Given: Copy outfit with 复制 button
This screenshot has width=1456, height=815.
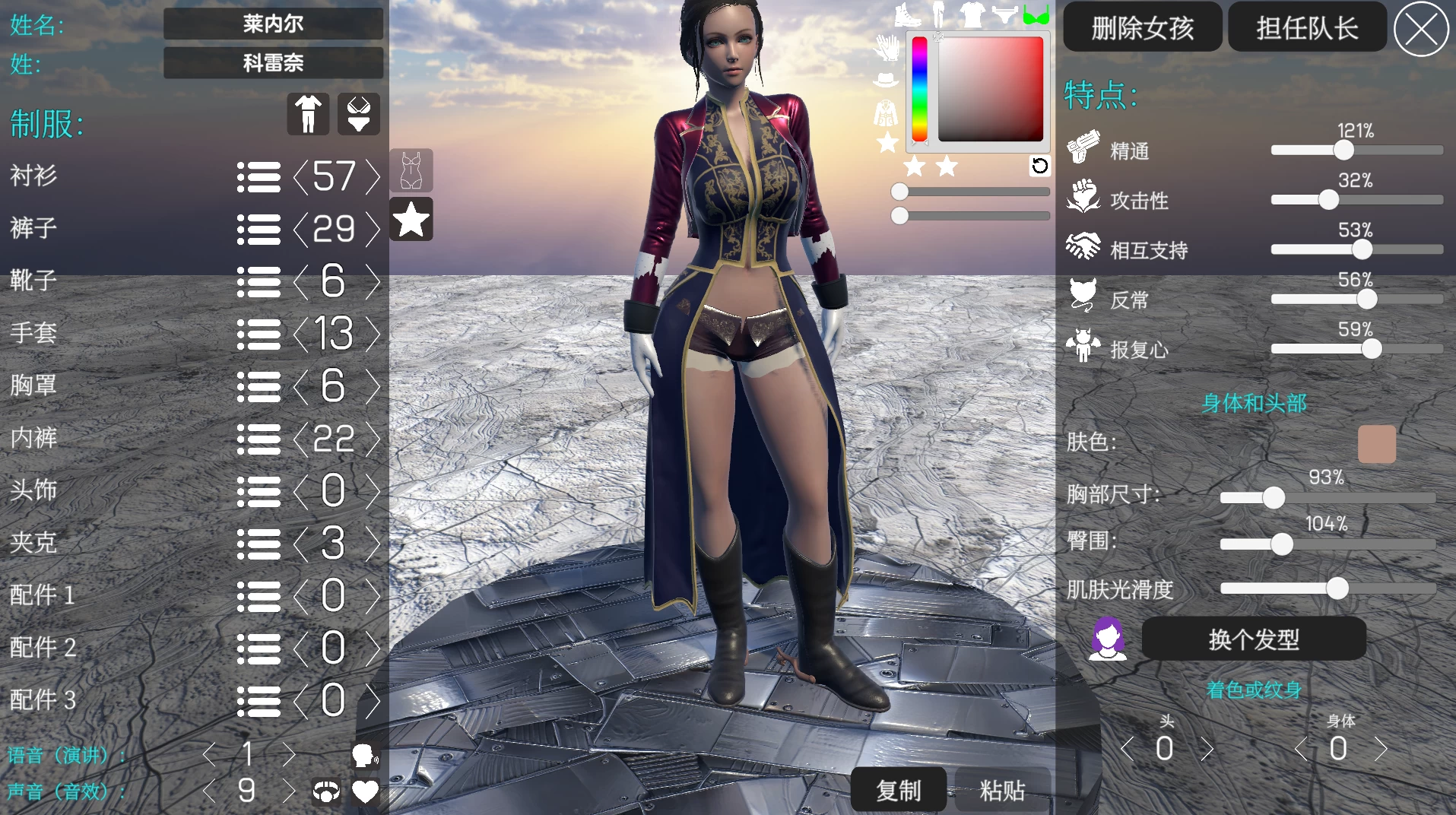Looking at the screenshot, I should coord(899,791).
